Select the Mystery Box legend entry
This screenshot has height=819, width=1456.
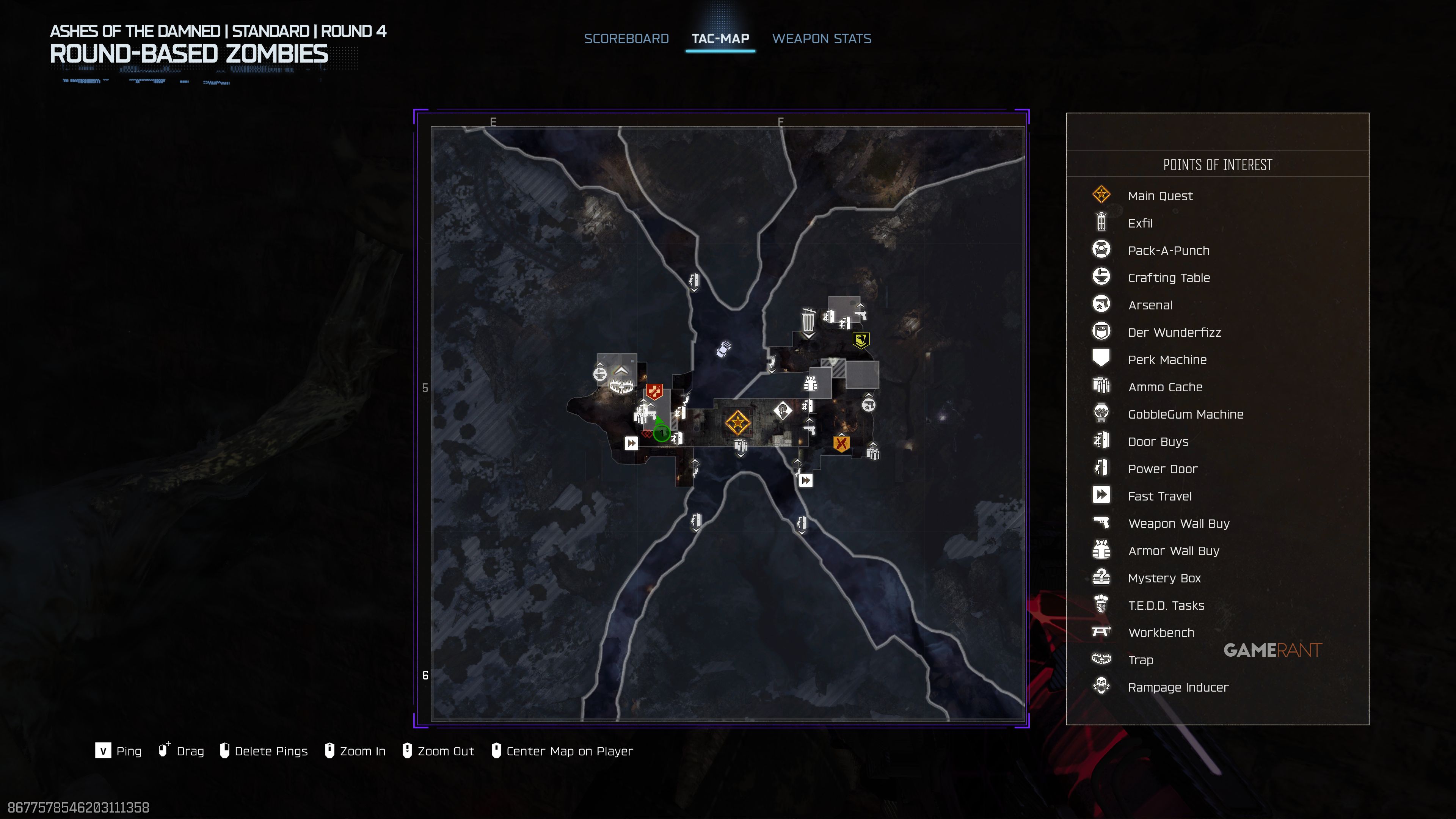tap(1164, 578)
